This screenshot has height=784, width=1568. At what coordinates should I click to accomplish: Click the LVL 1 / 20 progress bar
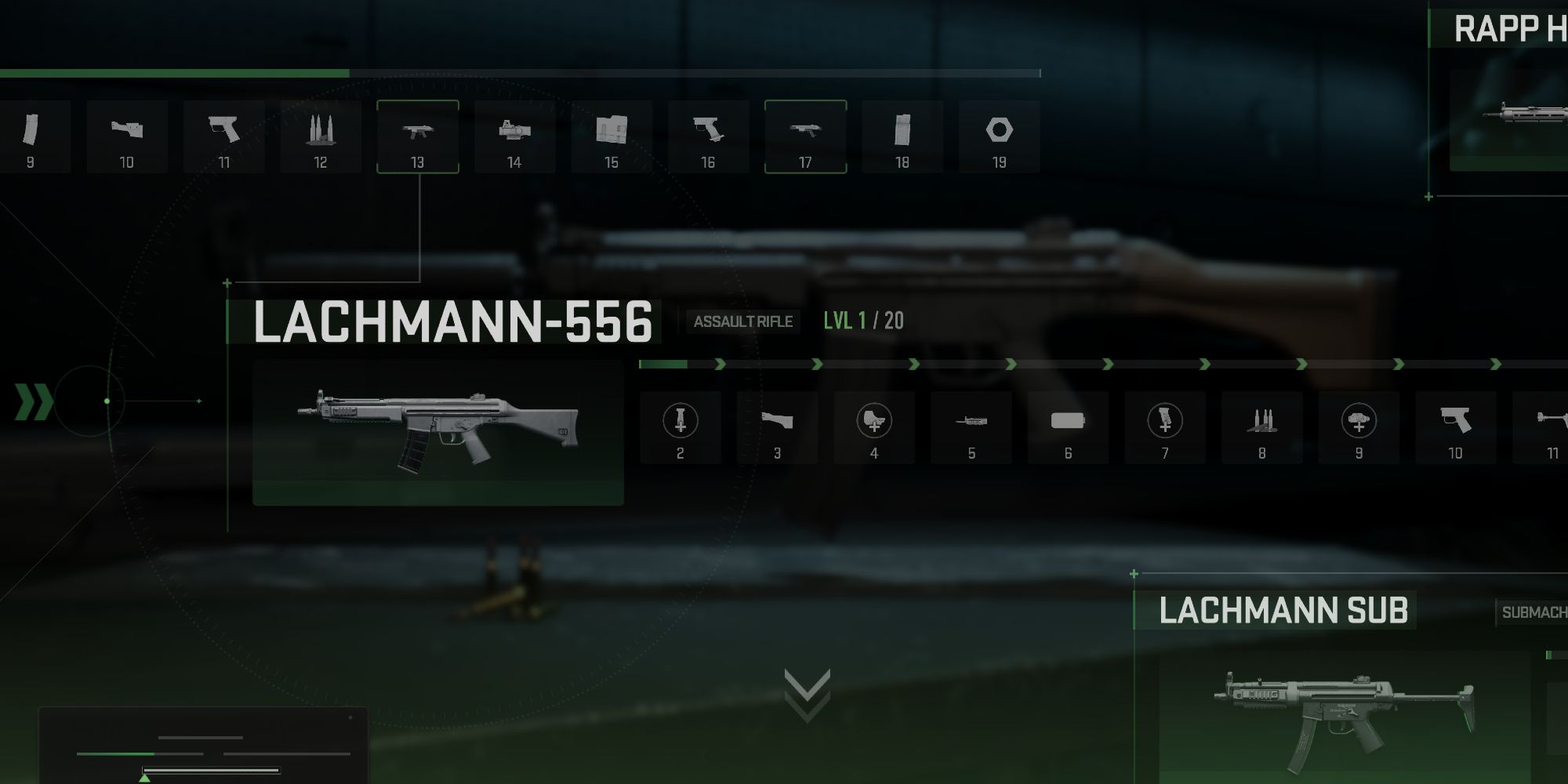862,321
